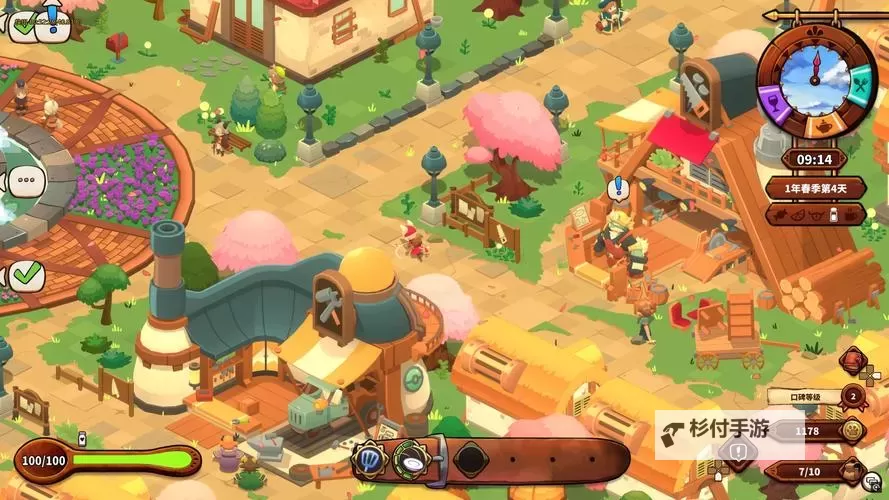889x500 pixels.
Task: Select the blue exclamation quest bubble
Action: pyautogui.click(x=619, y=185)
